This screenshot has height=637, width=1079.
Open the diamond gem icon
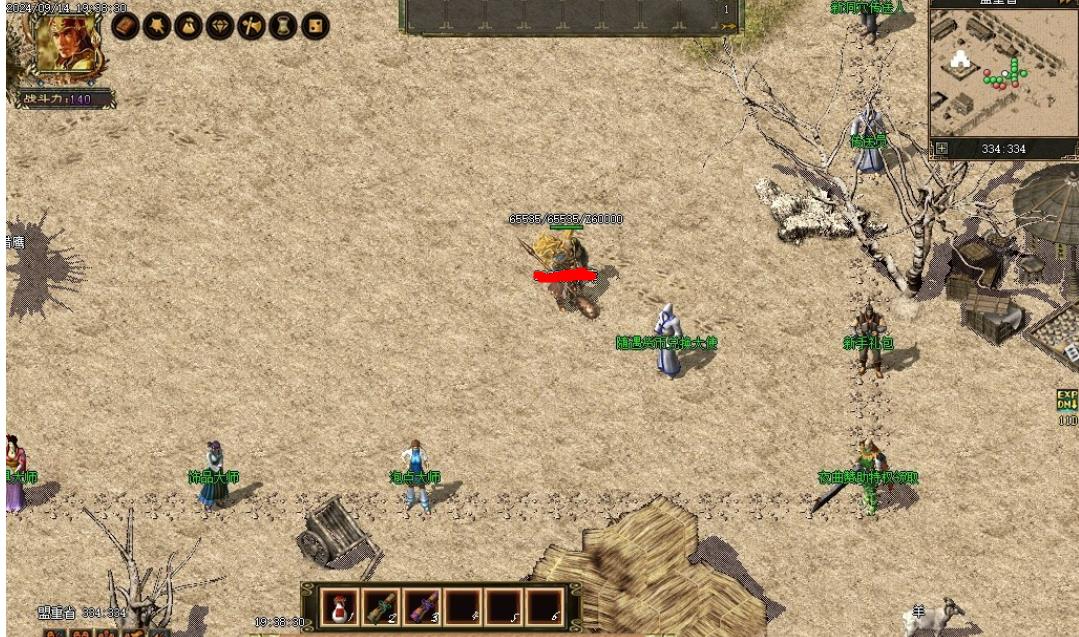coord(220,26)
